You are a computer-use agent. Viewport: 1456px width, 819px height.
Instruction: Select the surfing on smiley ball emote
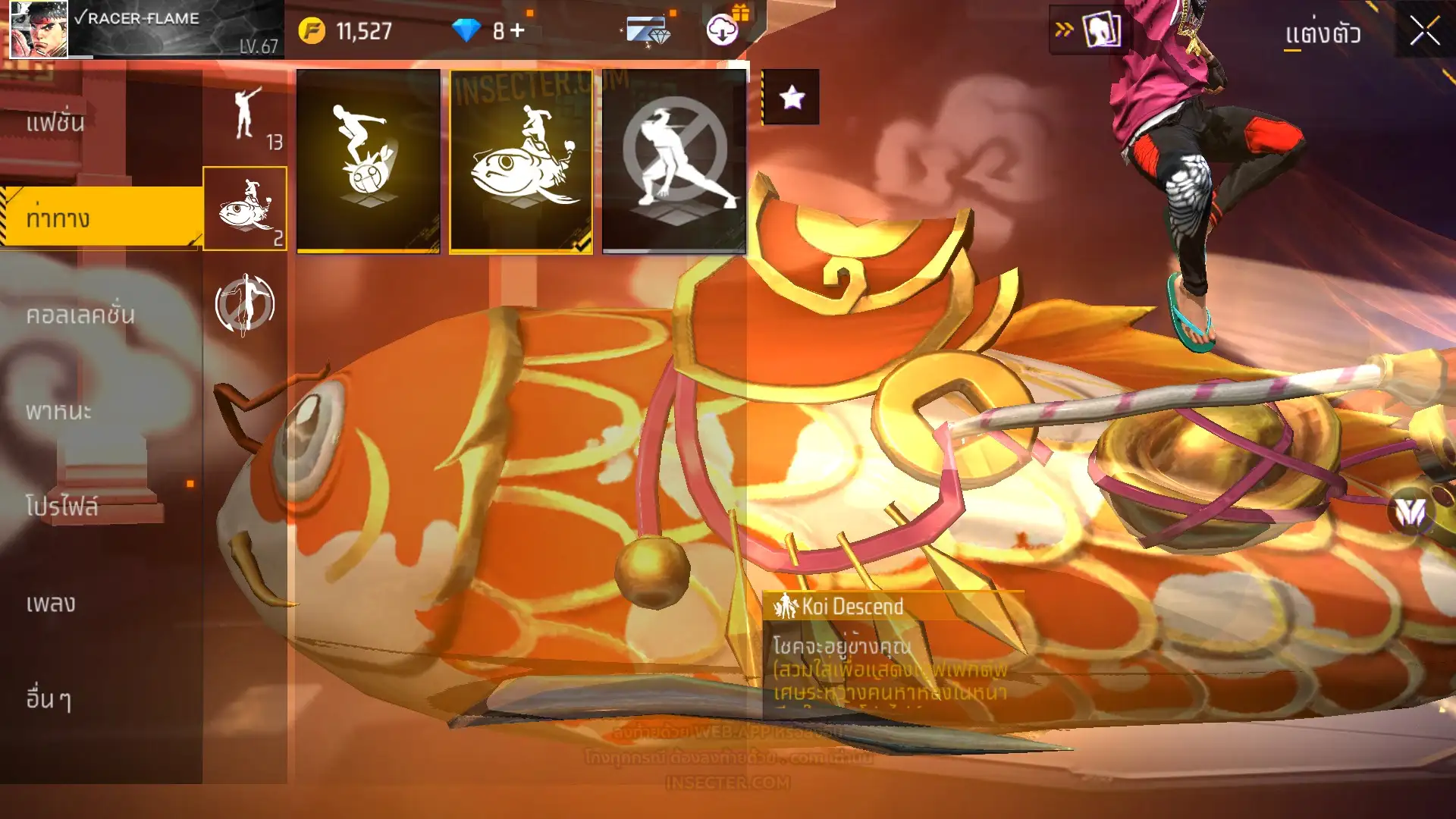369,160
